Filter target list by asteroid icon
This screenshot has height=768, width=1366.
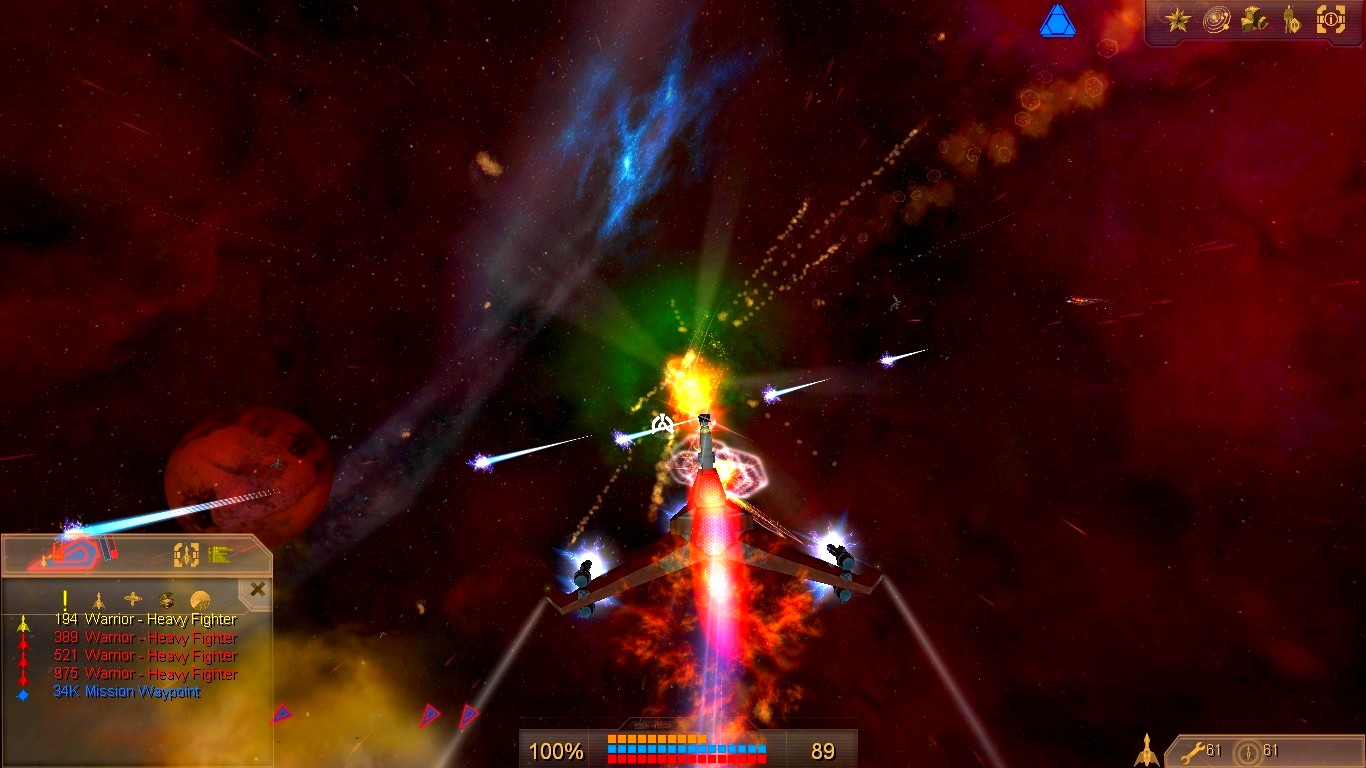point(167,600)
